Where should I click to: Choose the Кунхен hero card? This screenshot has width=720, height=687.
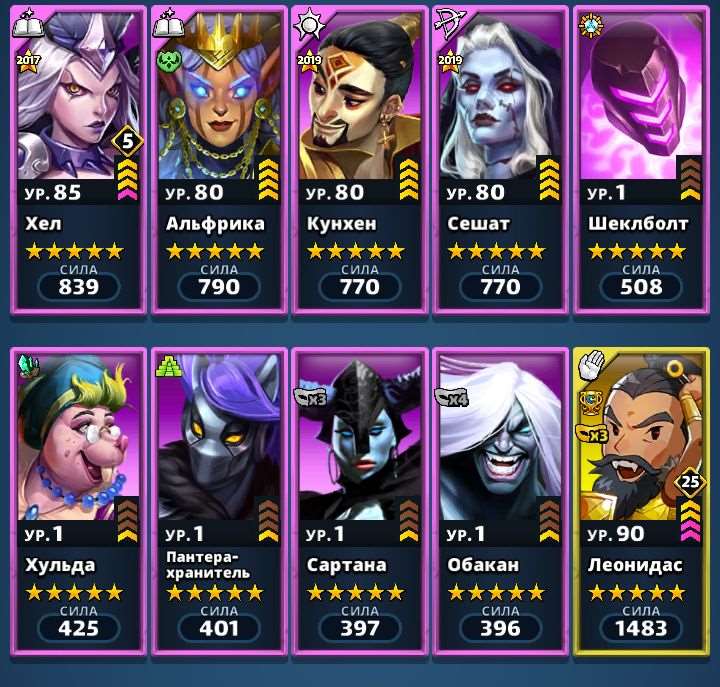point(359,160)
